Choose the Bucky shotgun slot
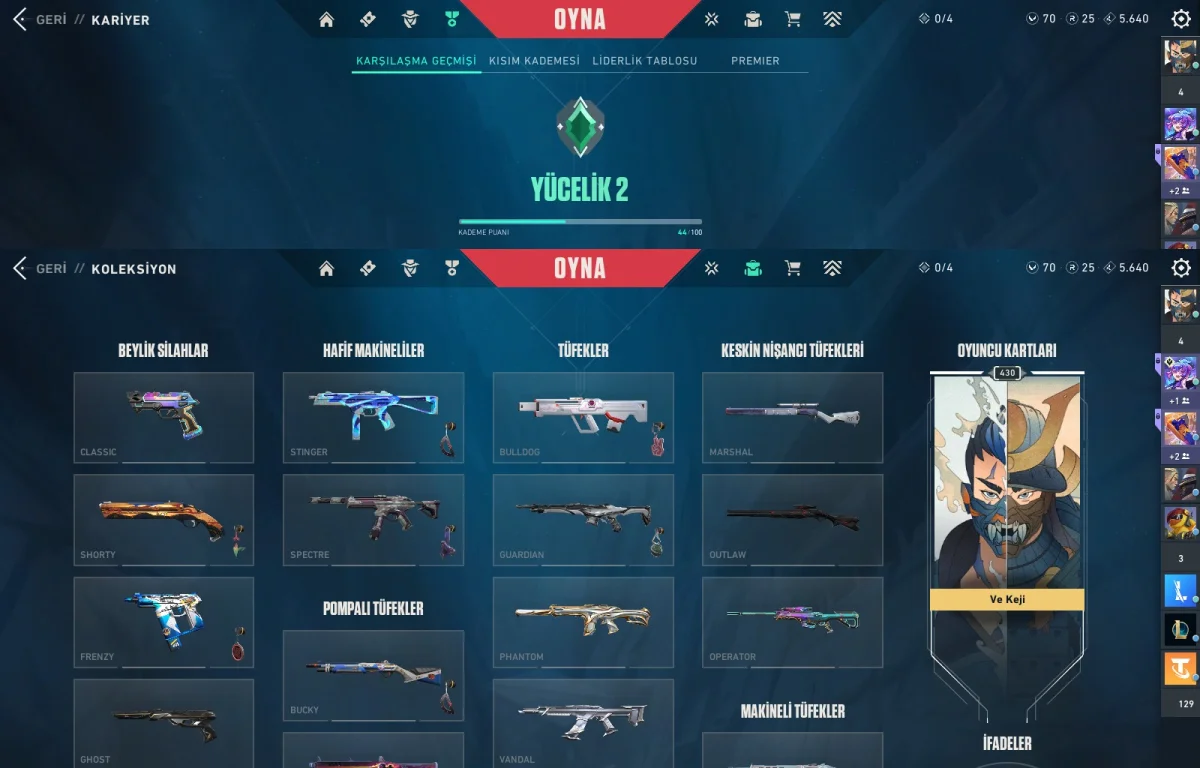The width and height of the screenshot is (1200, 768). point(373,675)
